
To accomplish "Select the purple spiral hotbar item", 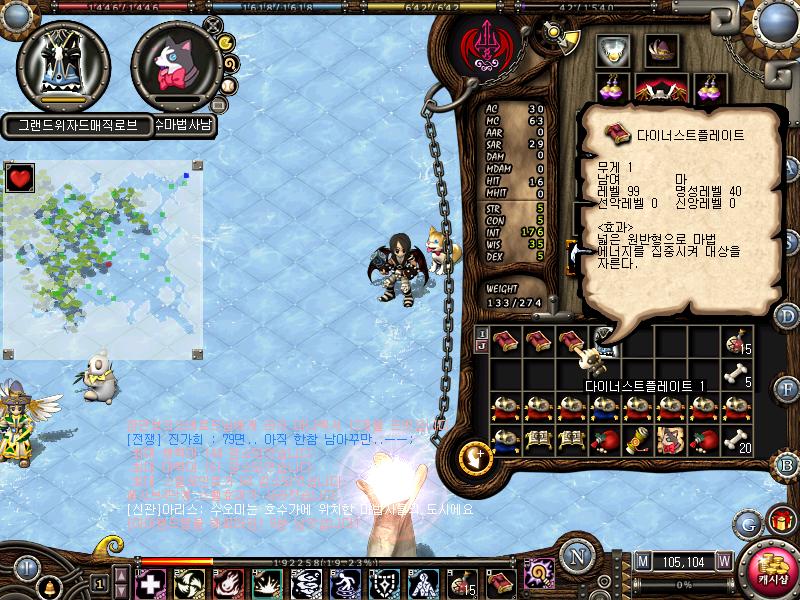I will [540, 572].
